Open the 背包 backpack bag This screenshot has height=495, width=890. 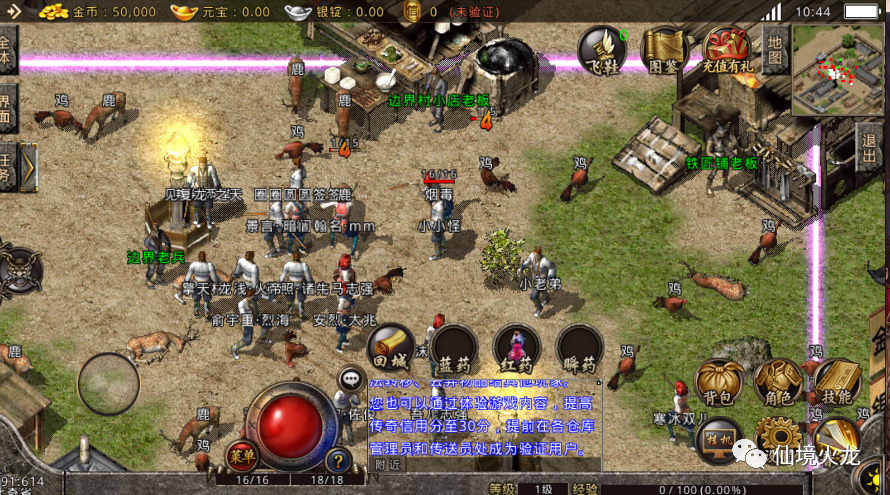click(x=719, y=383)
